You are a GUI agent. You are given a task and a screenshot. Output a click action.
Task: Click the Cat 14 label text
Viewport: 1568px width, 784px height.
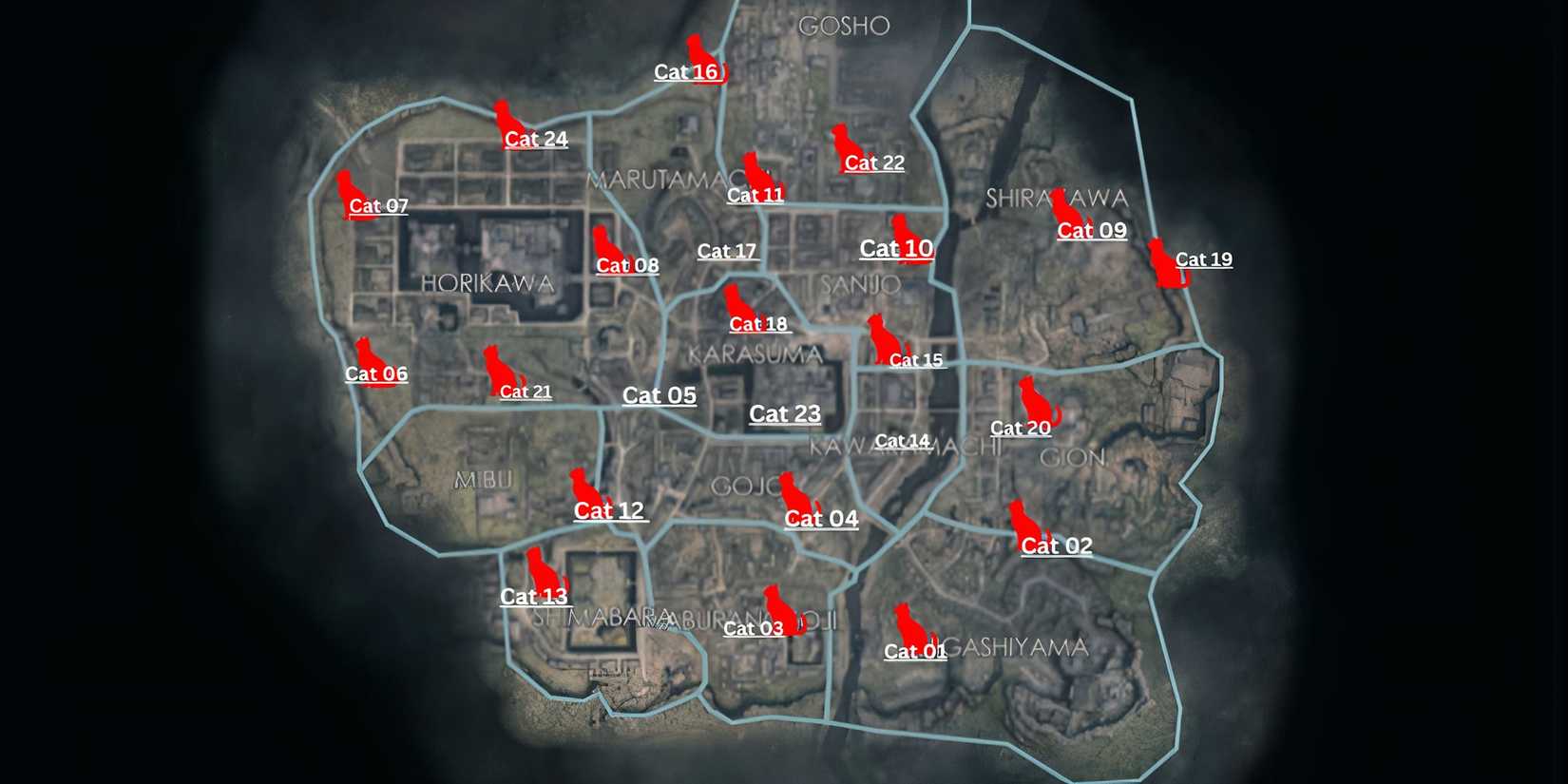click(901, 441)
